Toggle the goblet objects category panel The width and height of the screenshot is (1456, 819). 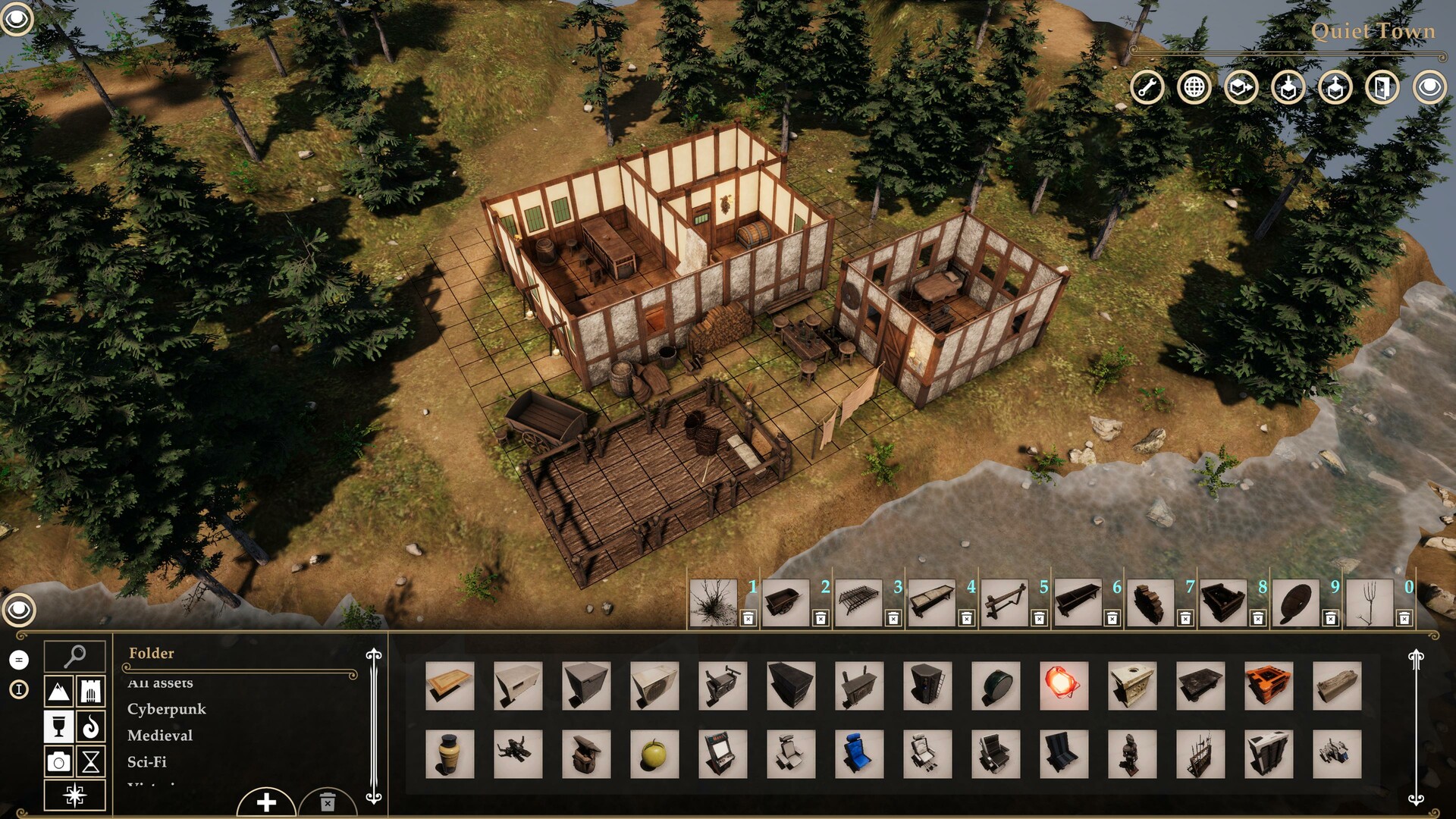point(58,726)
